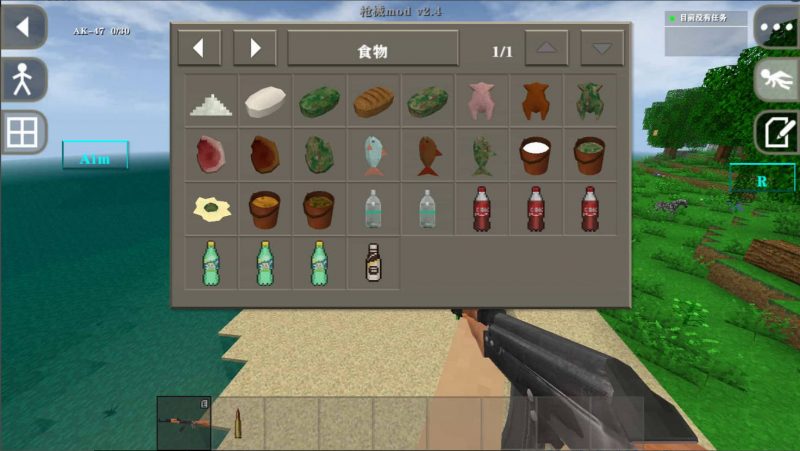800x451 pixels.
Task: Select the round bread loaf item
Action: tap(374, 100)
